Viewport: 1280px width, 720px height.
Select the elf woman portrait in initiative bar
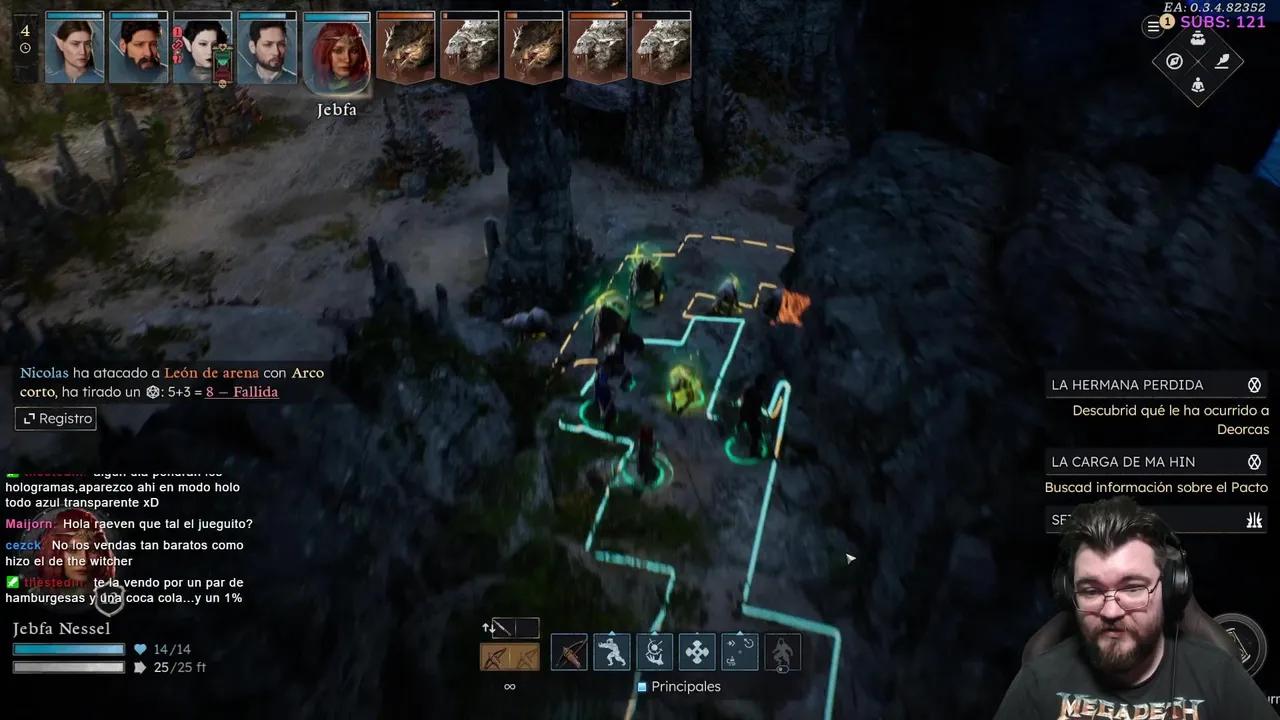coord(75,49)
